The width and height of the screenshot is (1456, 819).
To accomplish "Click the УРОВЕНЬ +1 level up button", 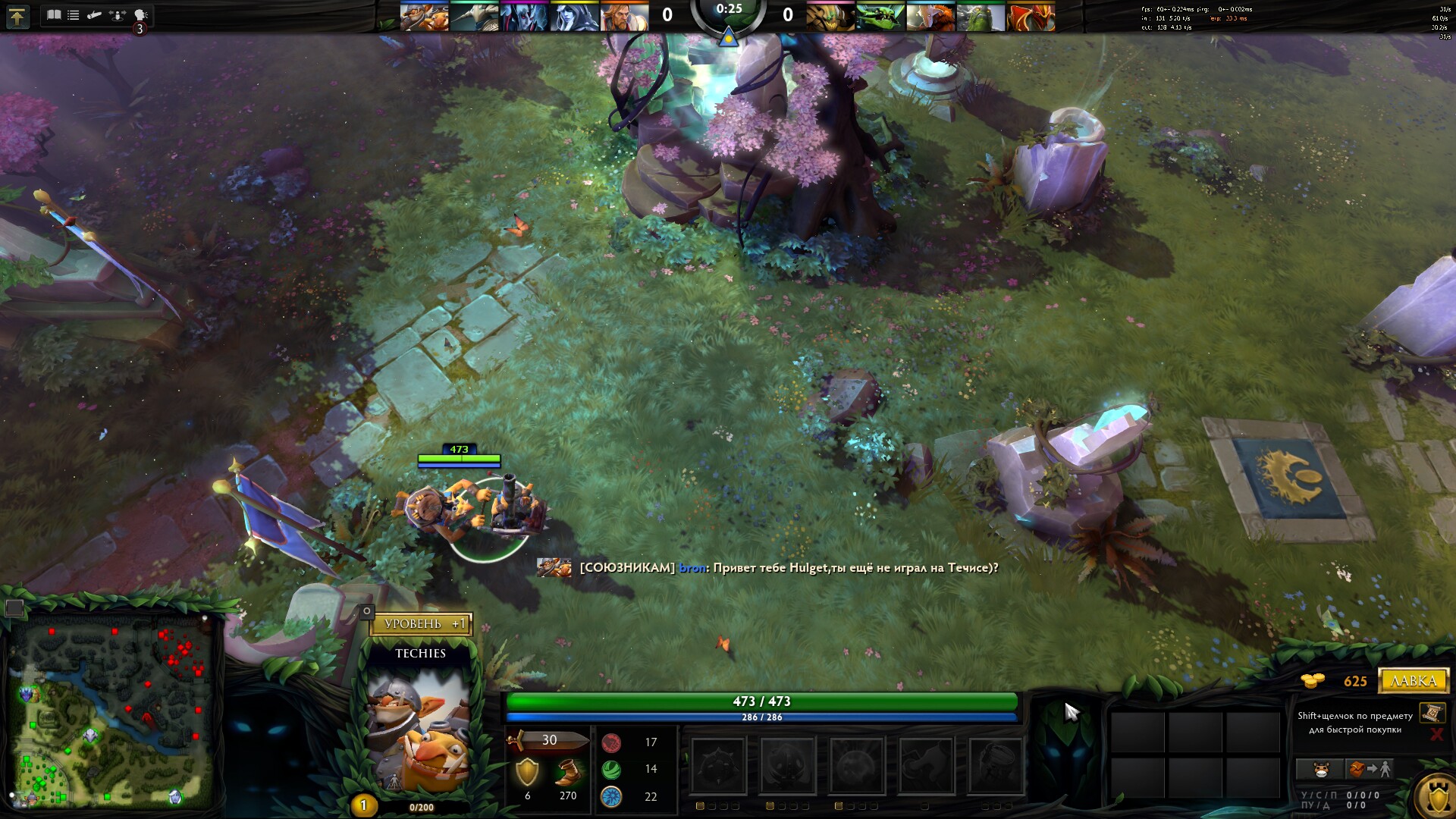I will pos(422,624).
